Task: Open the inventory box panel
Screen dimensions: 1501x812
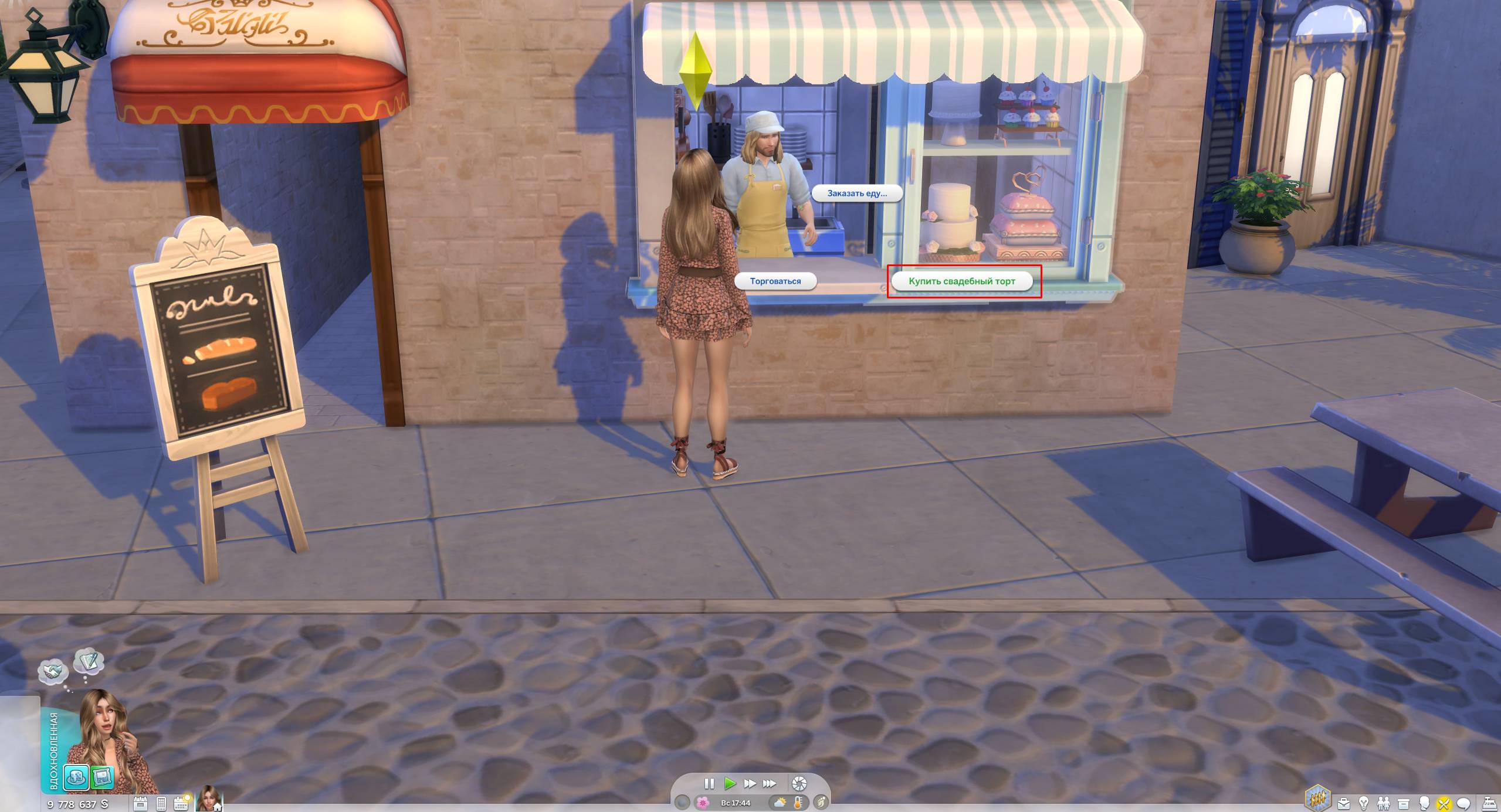Action: (1404, 803)
